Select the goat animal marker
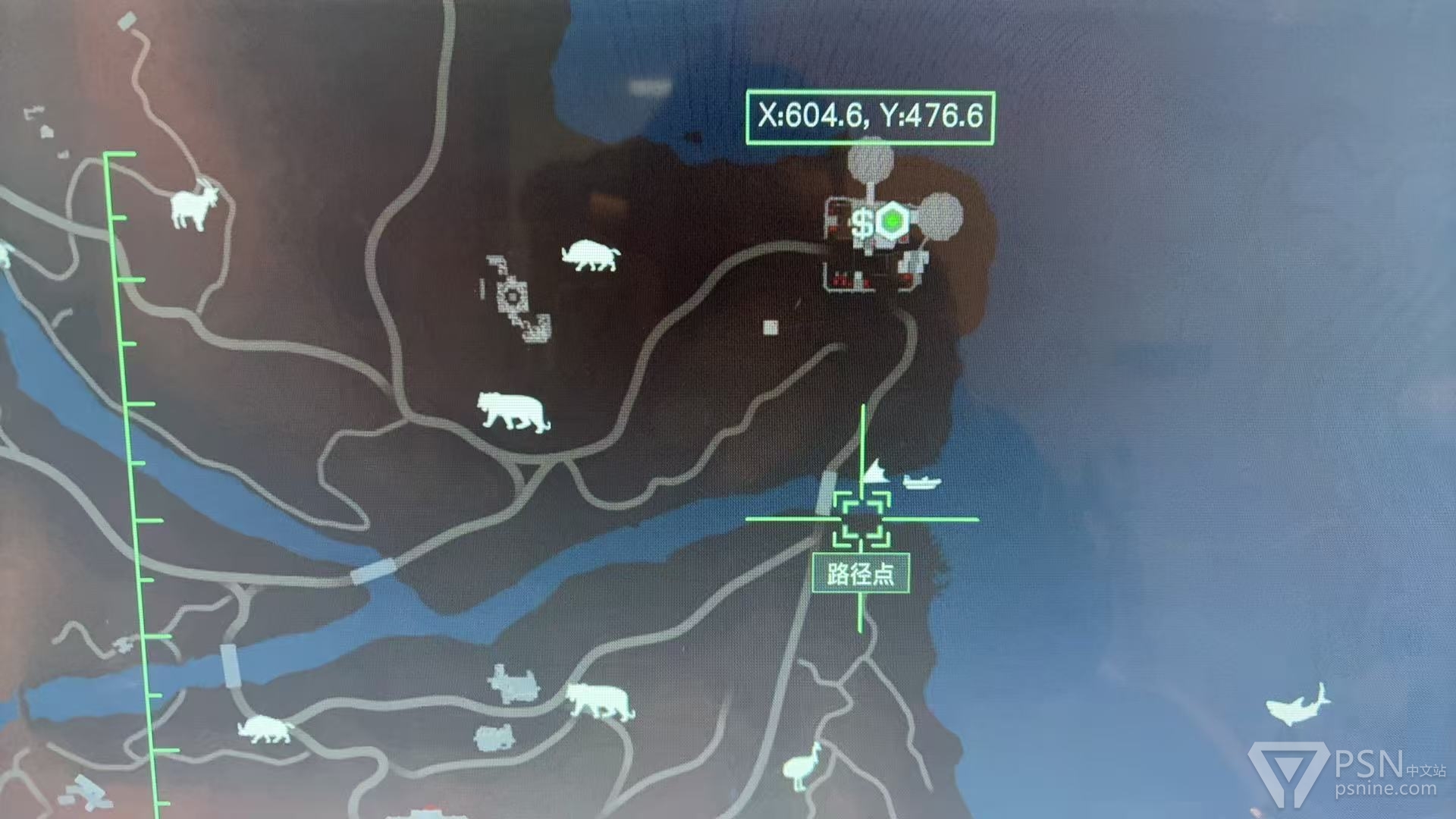Screen dimensions: 1456x819 coord(195,205)
